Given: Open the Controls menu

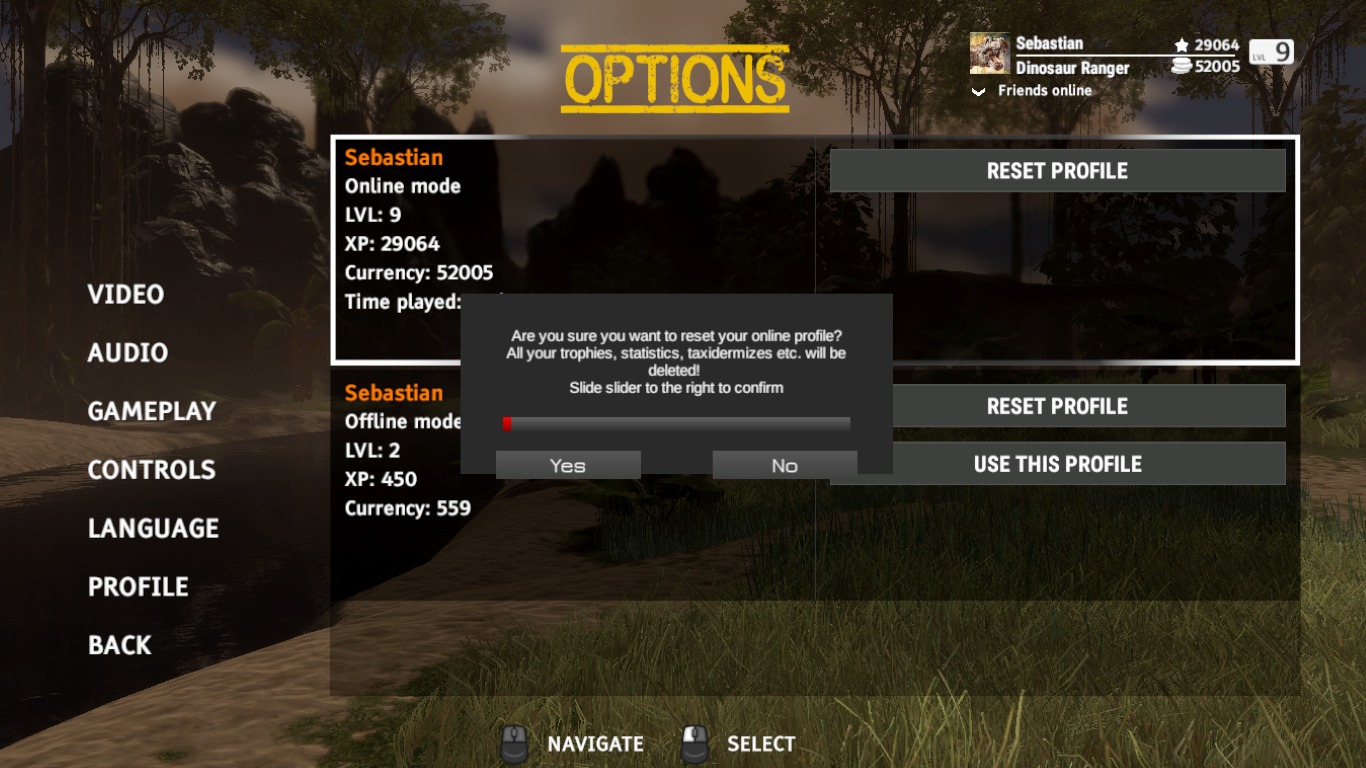Looking at the screenshot, I should tap(152, 470).
